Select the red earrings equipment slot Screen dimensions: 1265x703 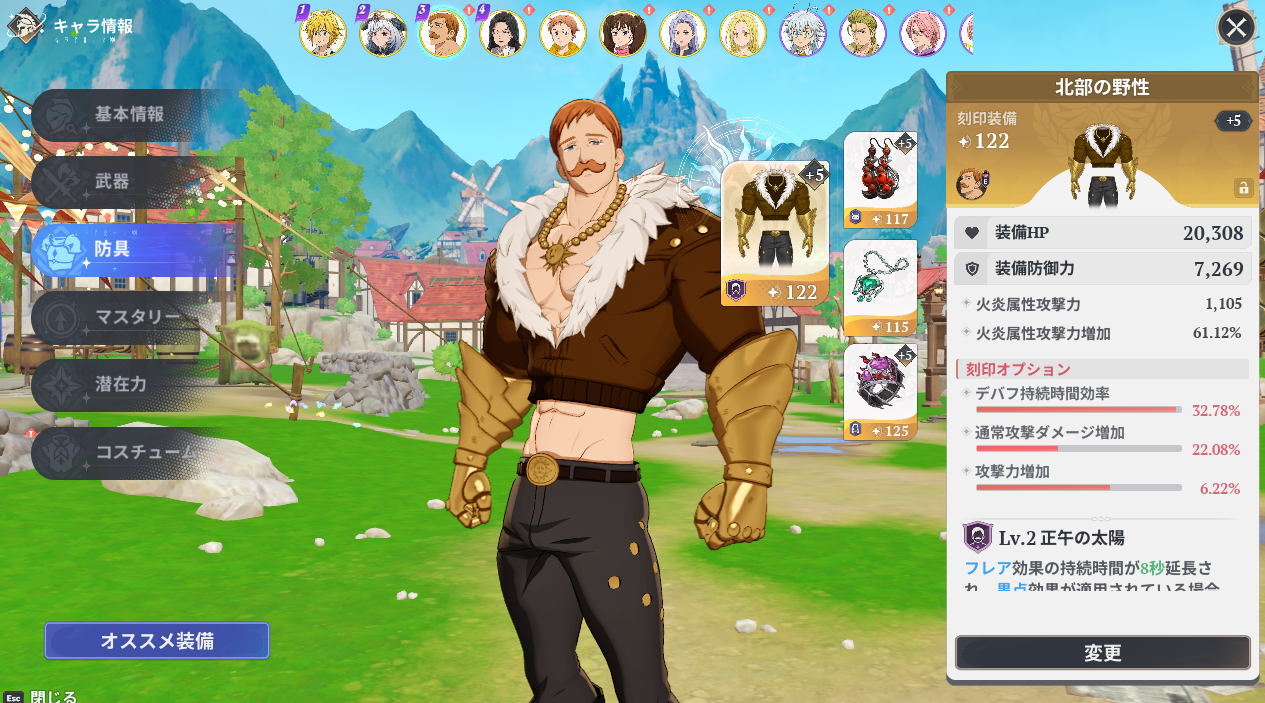(x=880, y=180)
